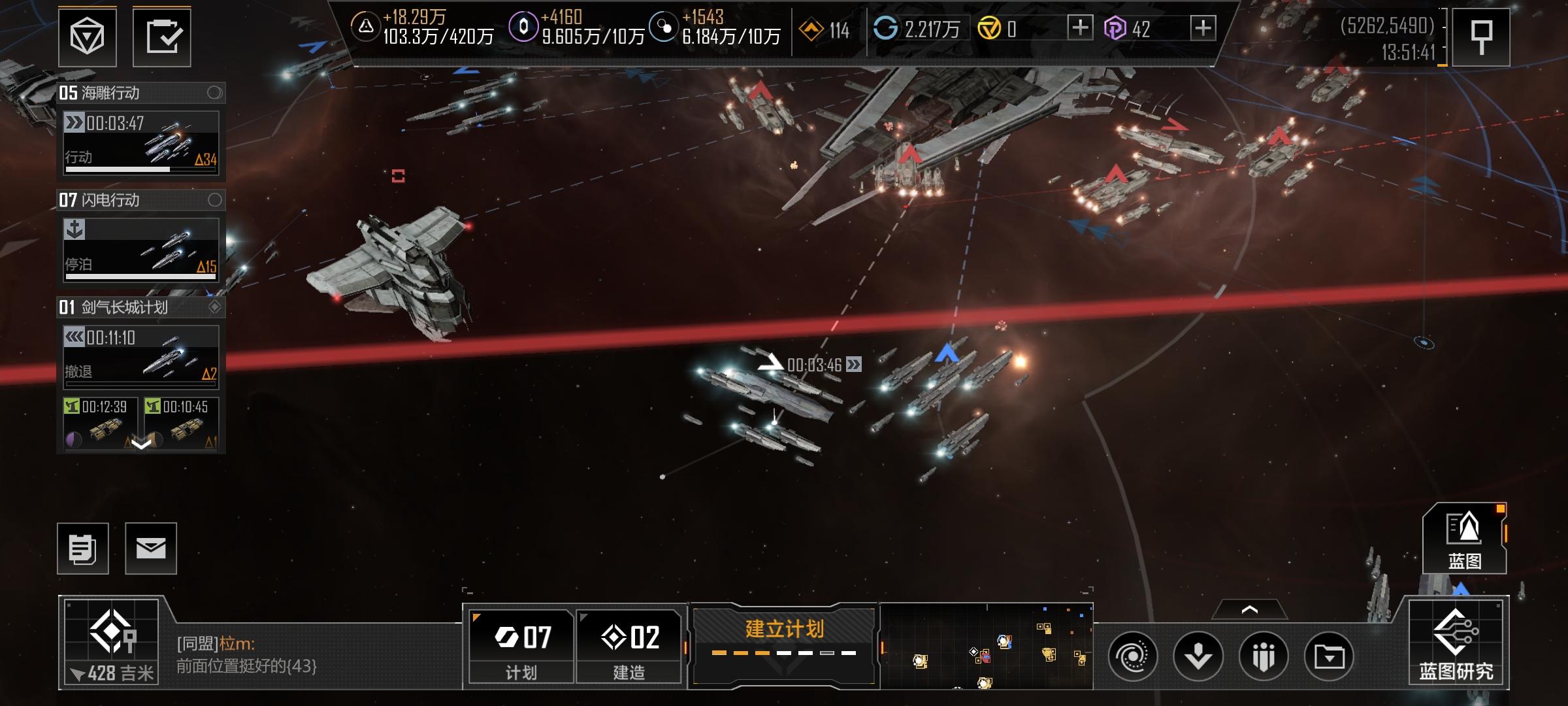Open the triangle emblem menu icon
Viewport: 1568px width, 706px height.
coord(87,37)
